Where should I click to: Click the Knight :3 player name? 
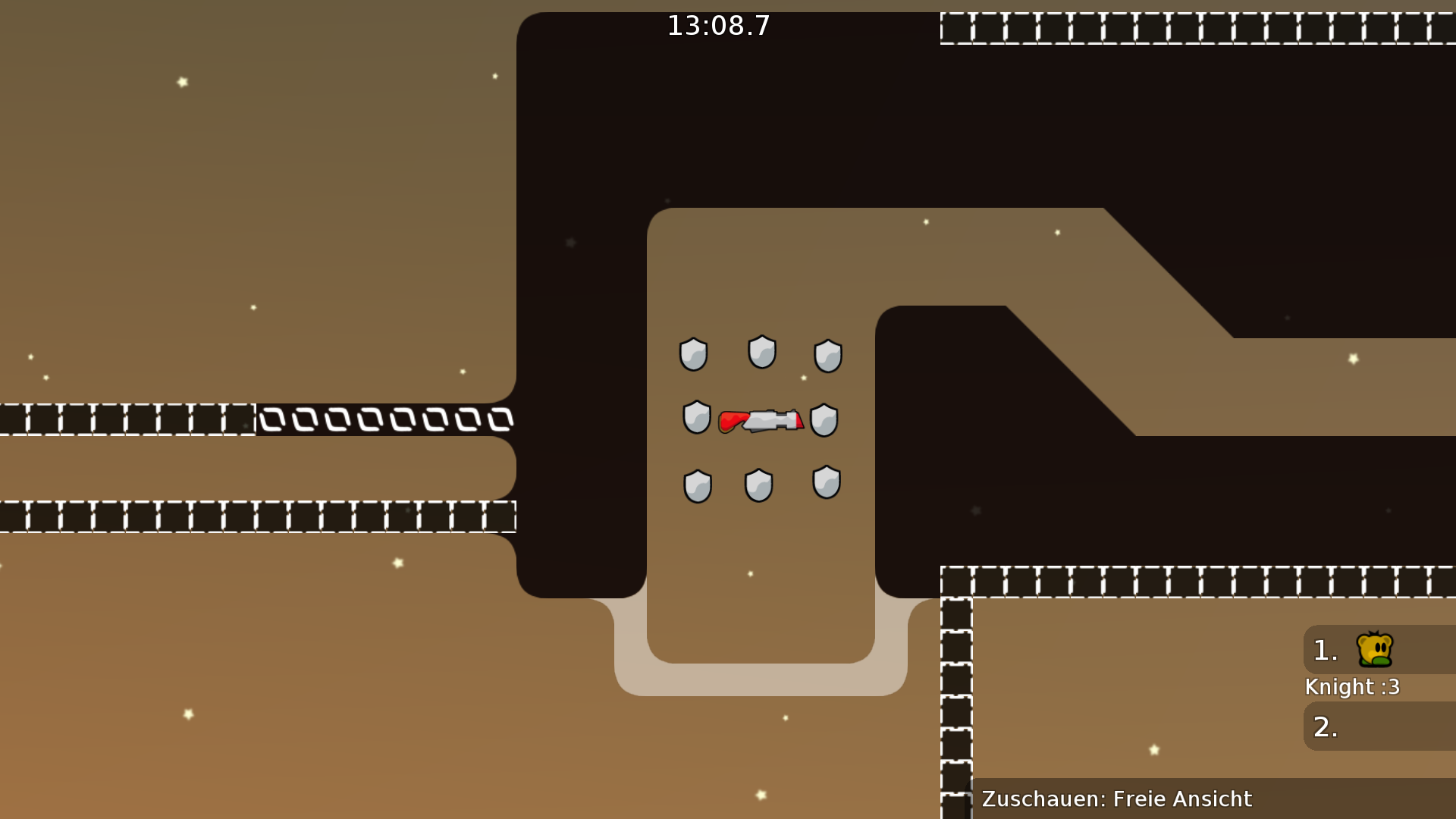(x=1351, y=687)
